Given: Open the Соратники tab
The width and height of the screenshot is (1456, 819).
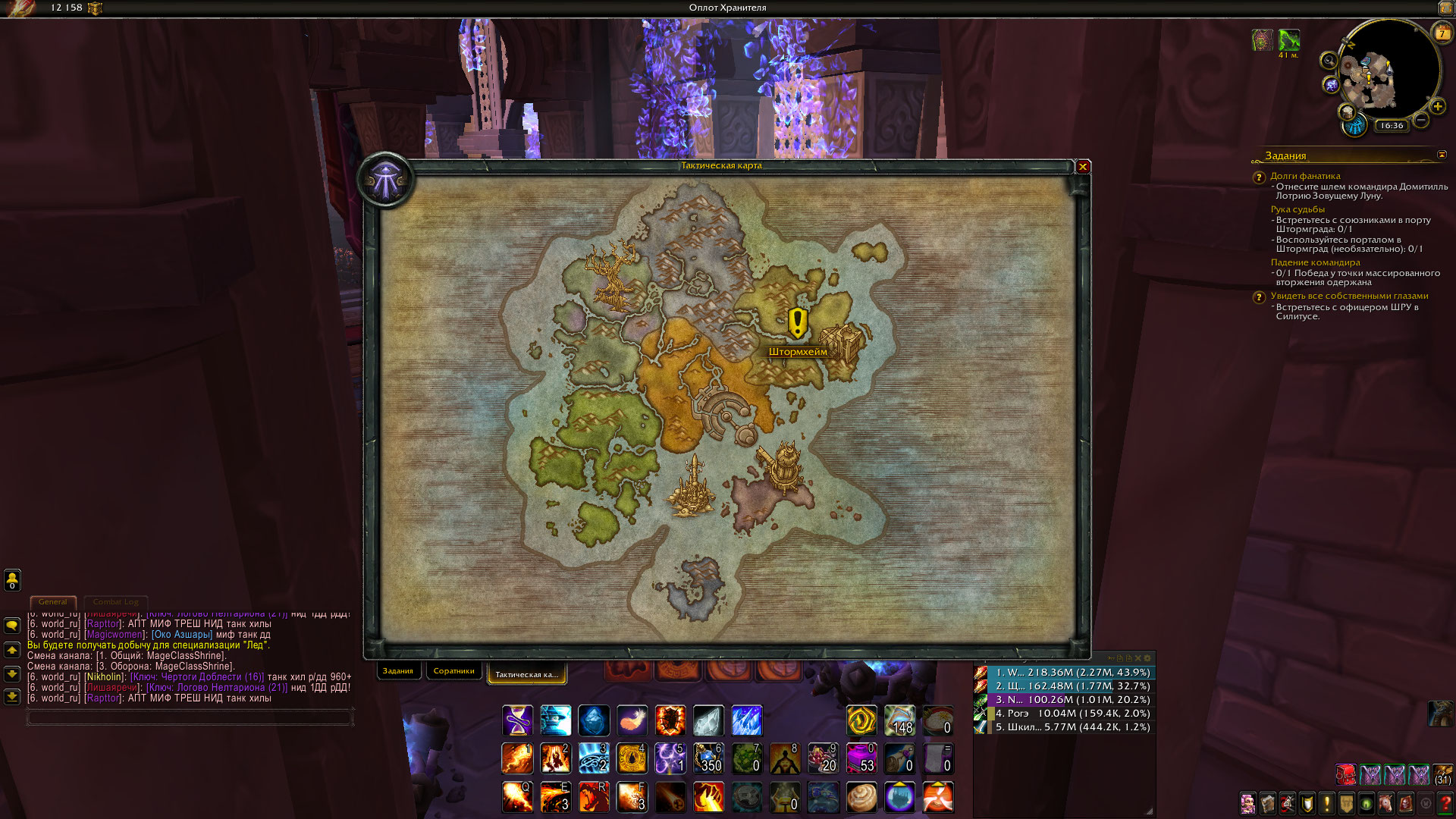Looking at the screenshot, I should 453,671.
